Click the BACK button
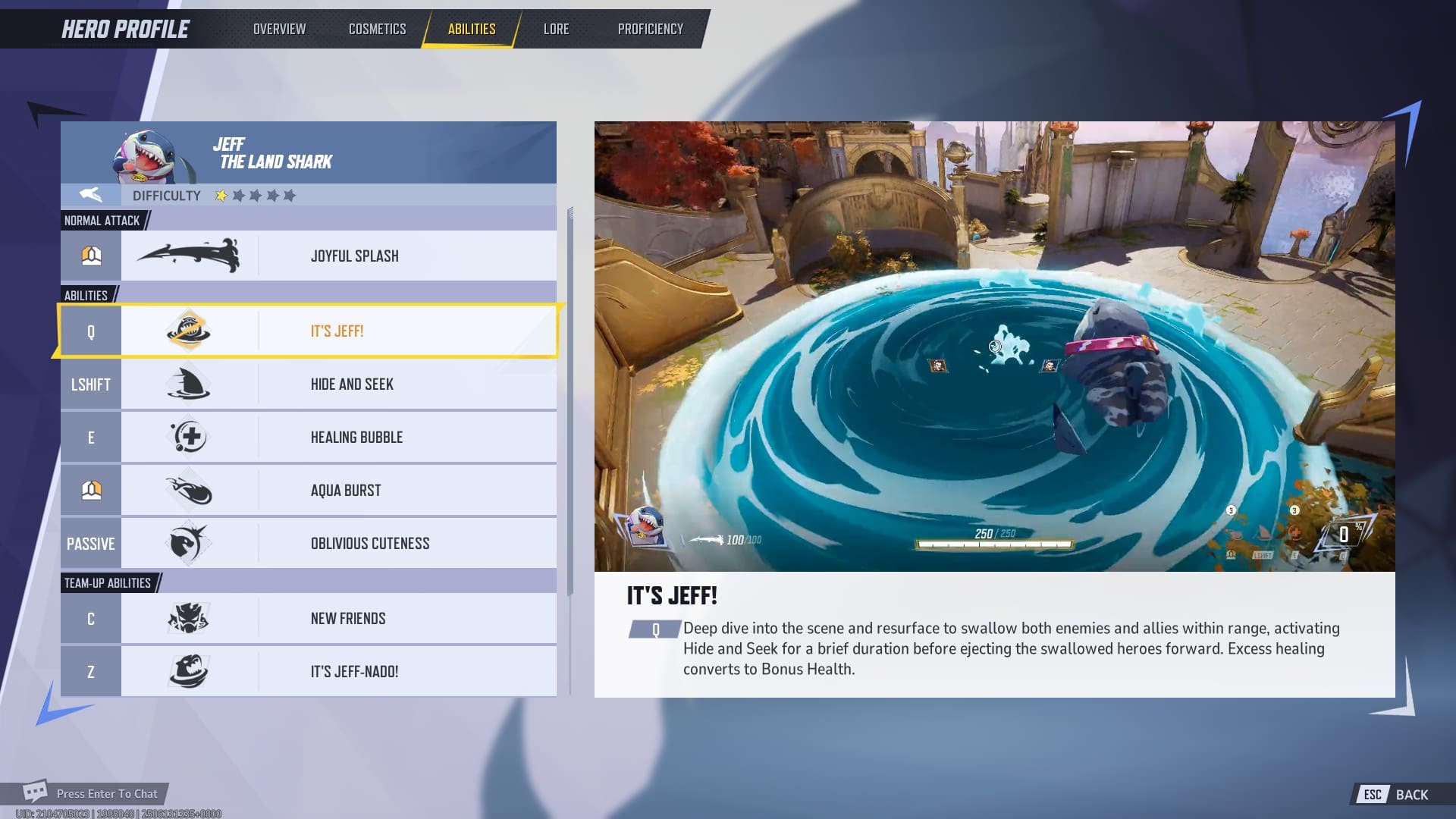The width and height of the screenshot is (1456, 819). click(1409, 794)
